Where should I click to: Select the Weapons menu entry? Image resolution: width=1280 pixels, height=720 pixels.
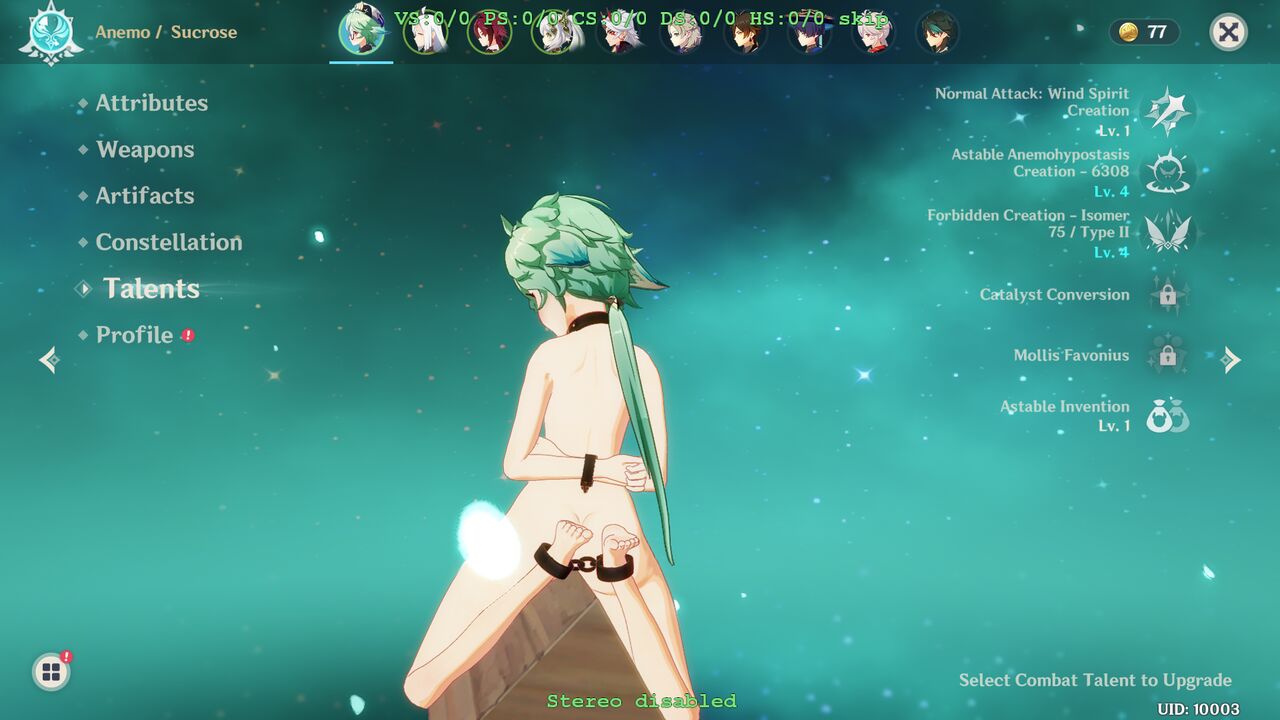pyautogui.click(x=145, y=150)
